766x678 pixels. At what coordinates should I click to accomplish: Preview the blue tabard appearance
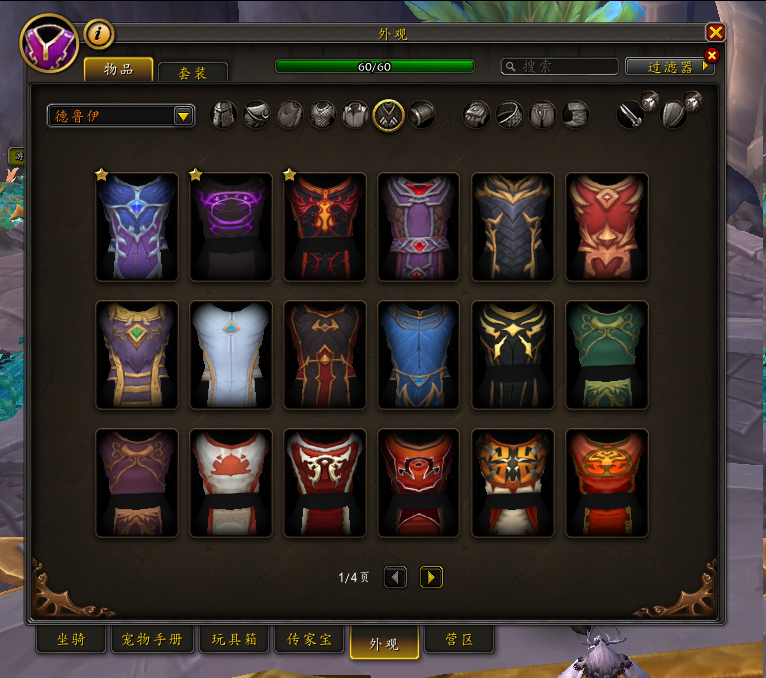[419, 355]
